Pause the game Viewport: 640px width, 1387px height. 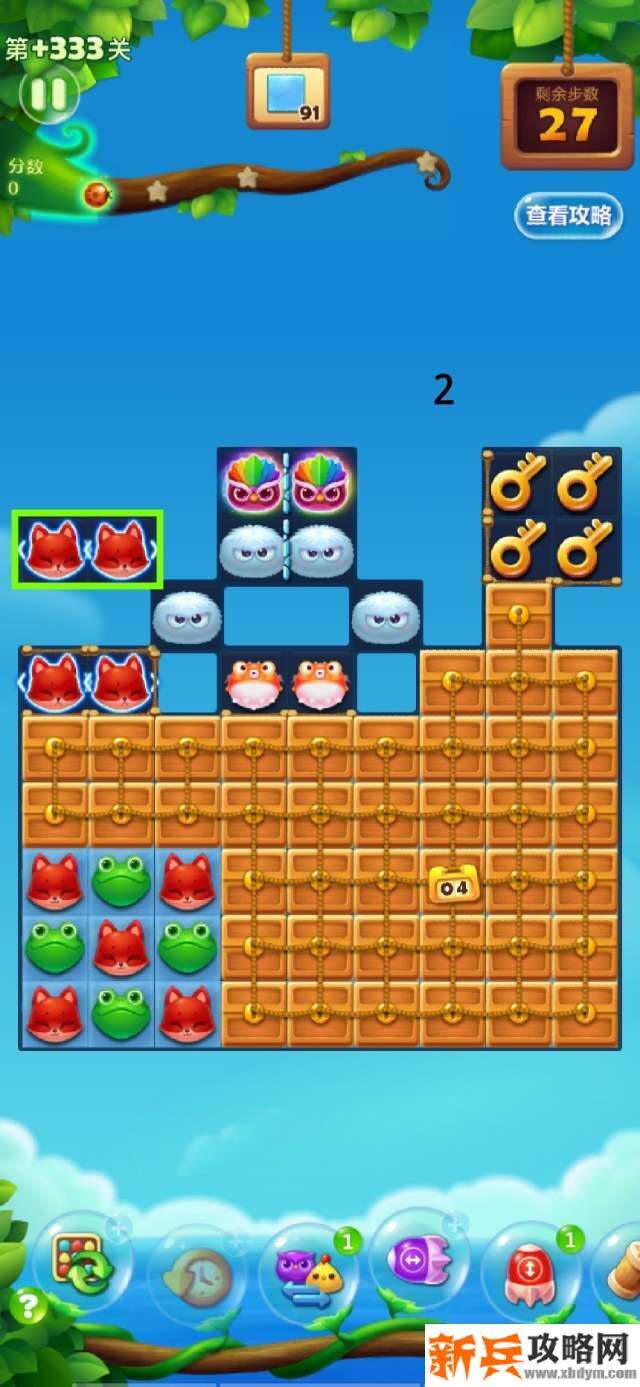pos(47,94)
